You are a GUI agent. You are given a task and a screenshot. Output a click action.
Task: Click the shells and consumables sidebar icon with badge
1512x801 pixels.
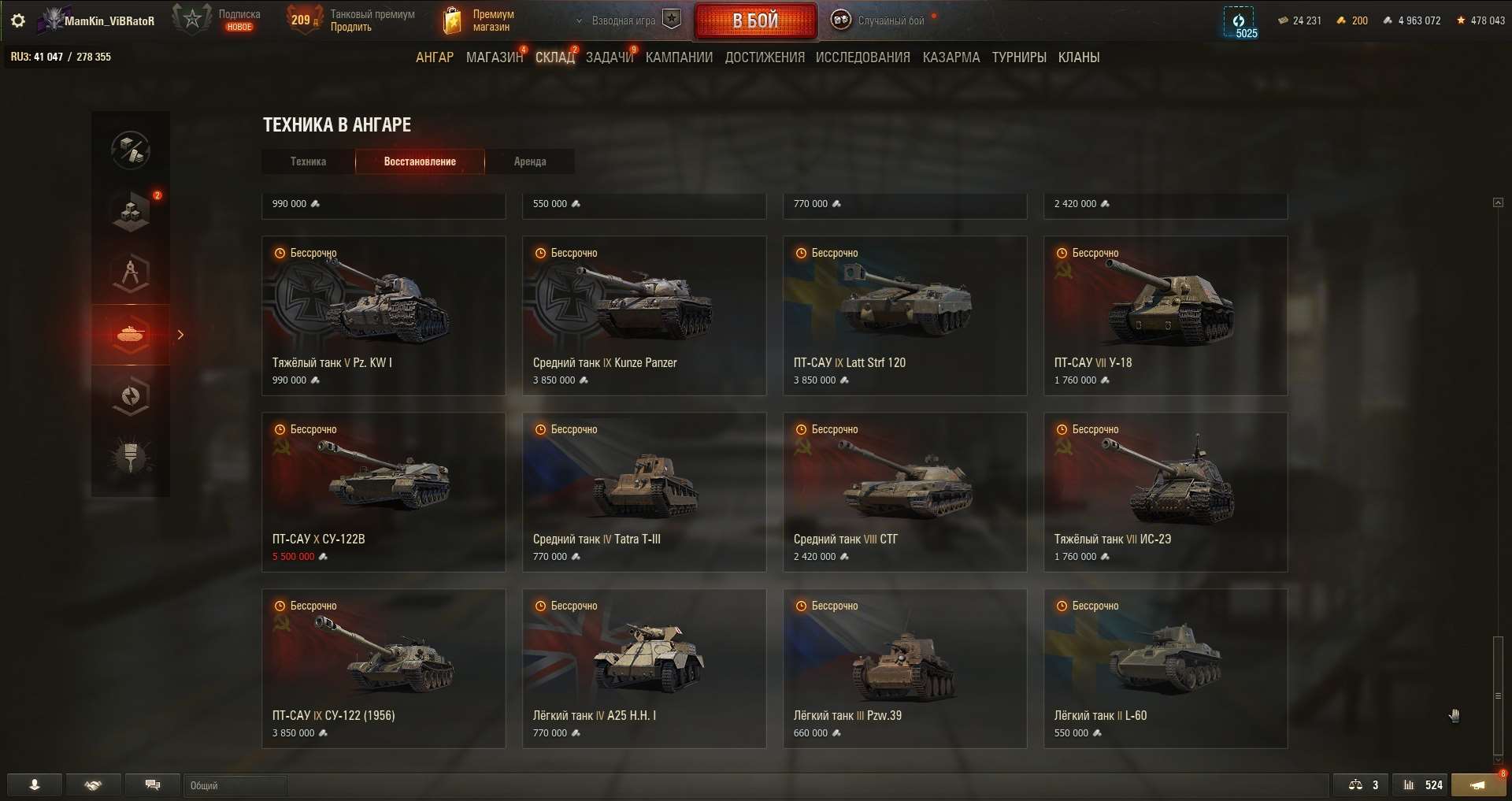click(131, 210)
